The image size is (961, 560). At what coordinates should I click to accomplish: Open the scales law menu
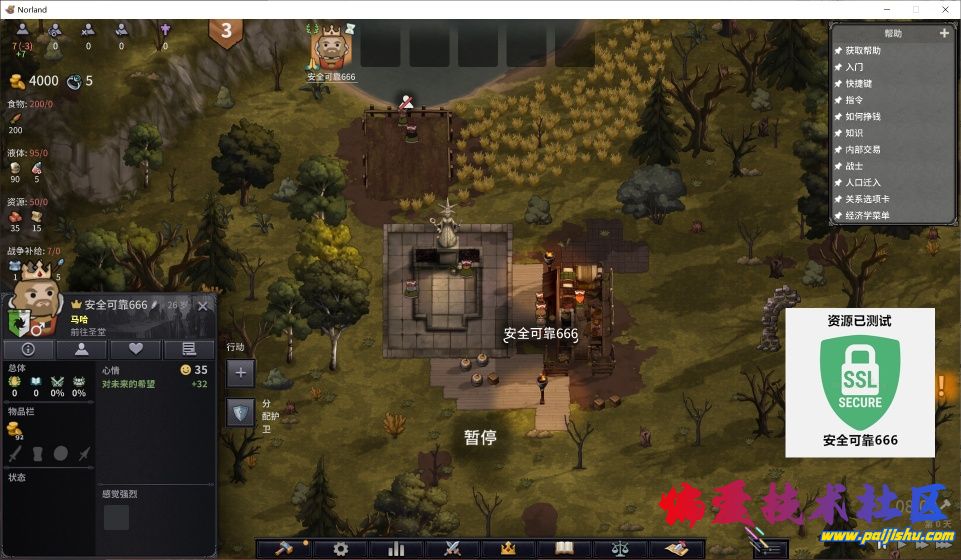click(620, 548)
